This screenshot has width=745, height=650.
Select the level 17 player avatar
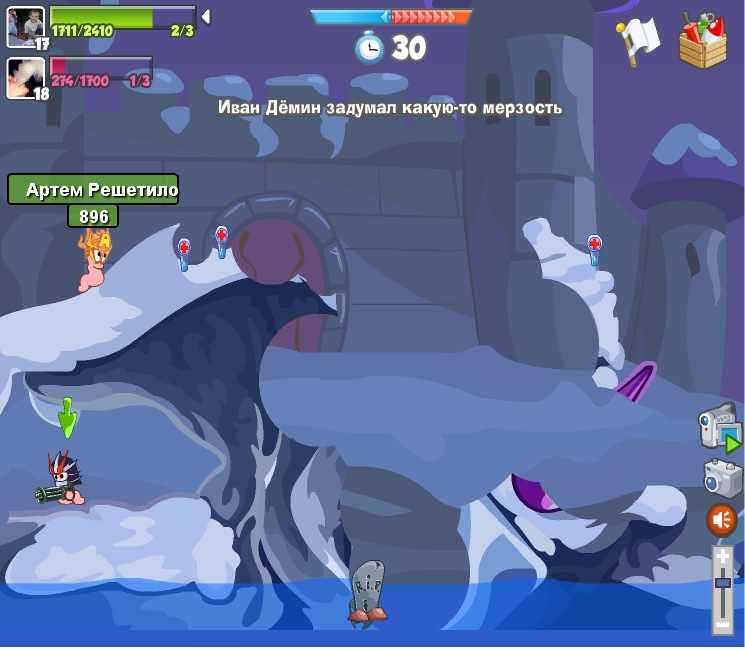tap(26, 25)
